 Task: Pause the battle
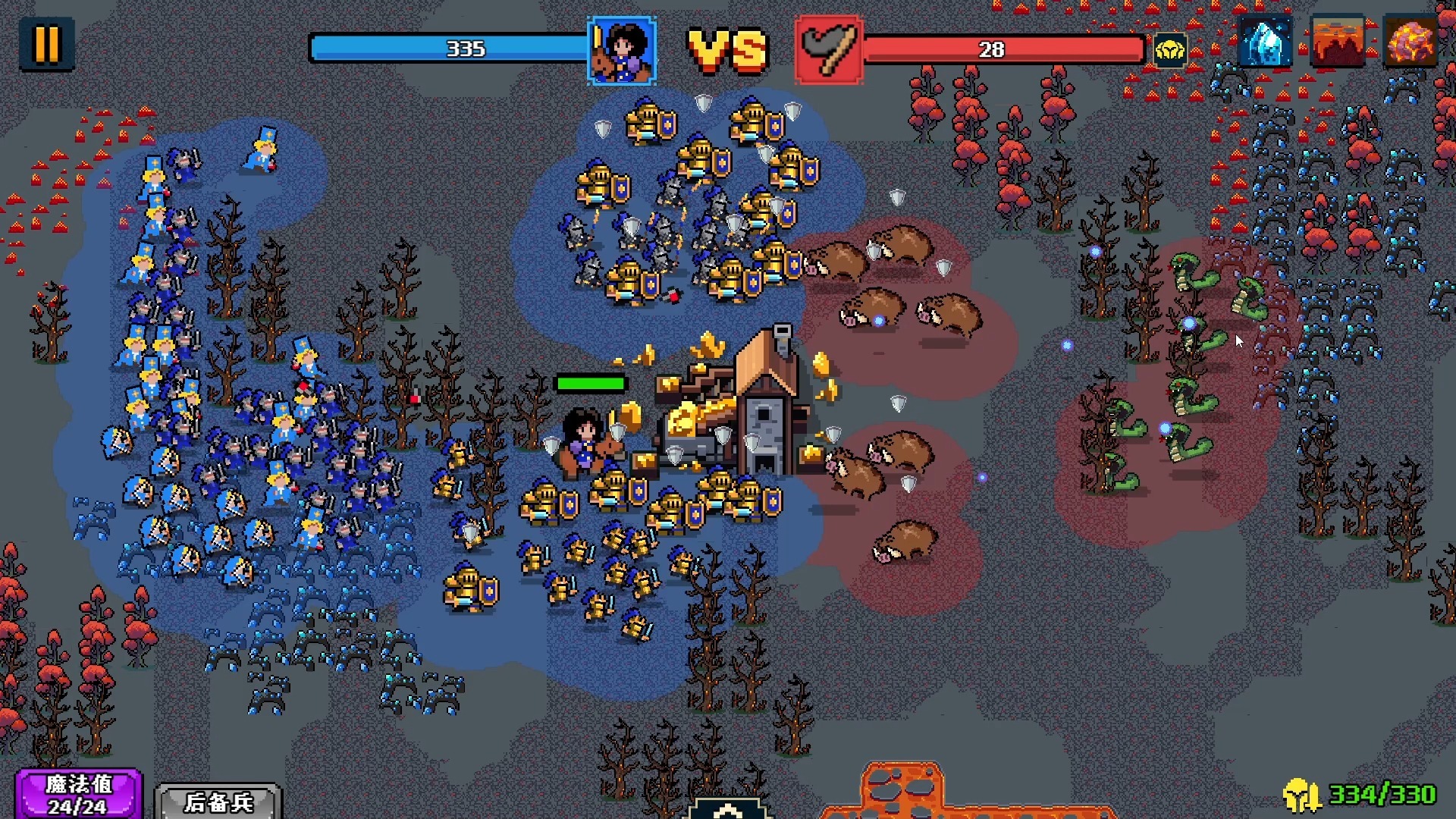coord(46,45)
